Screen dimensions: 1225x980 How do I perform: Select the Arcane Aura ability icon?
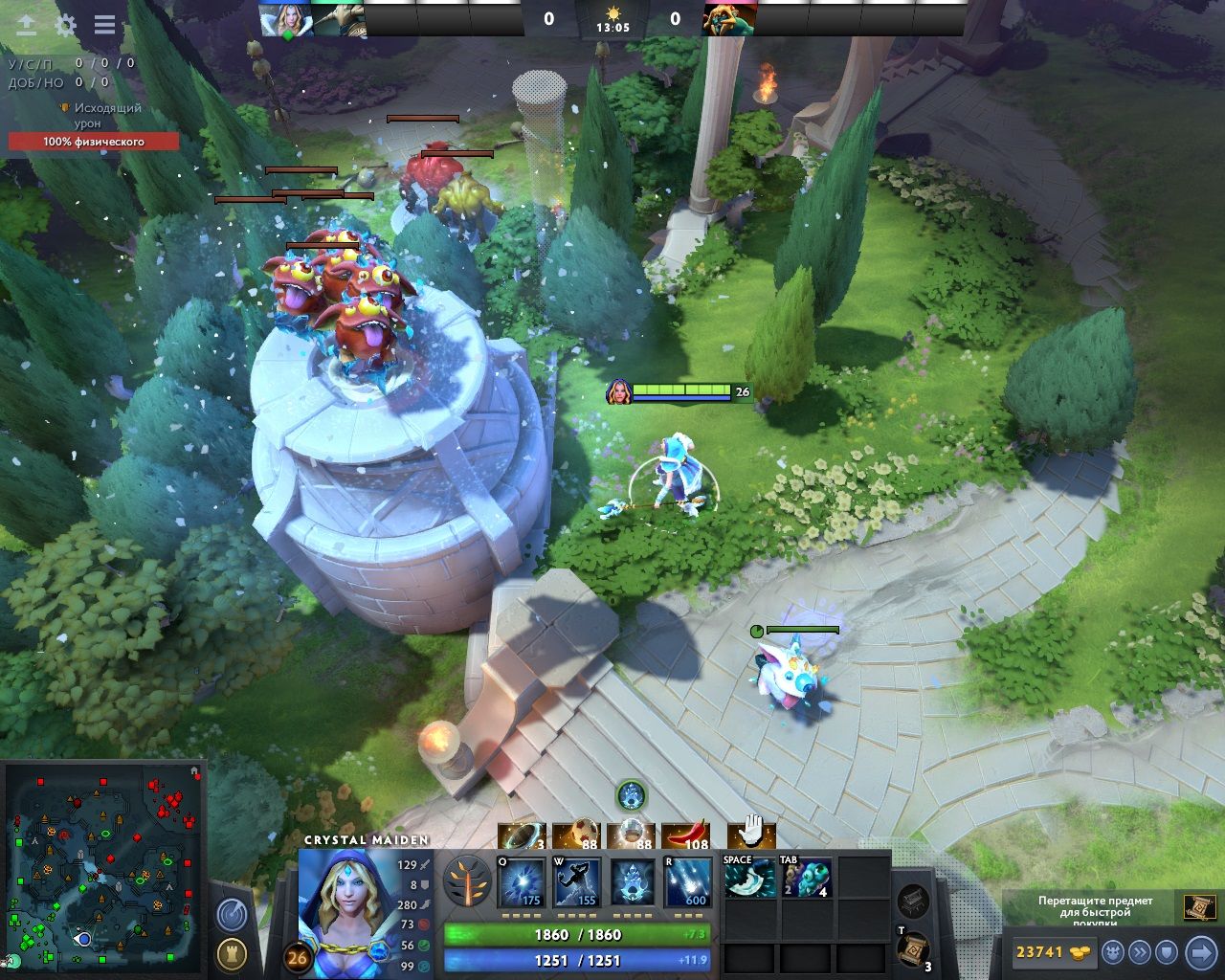pos(632,882)
